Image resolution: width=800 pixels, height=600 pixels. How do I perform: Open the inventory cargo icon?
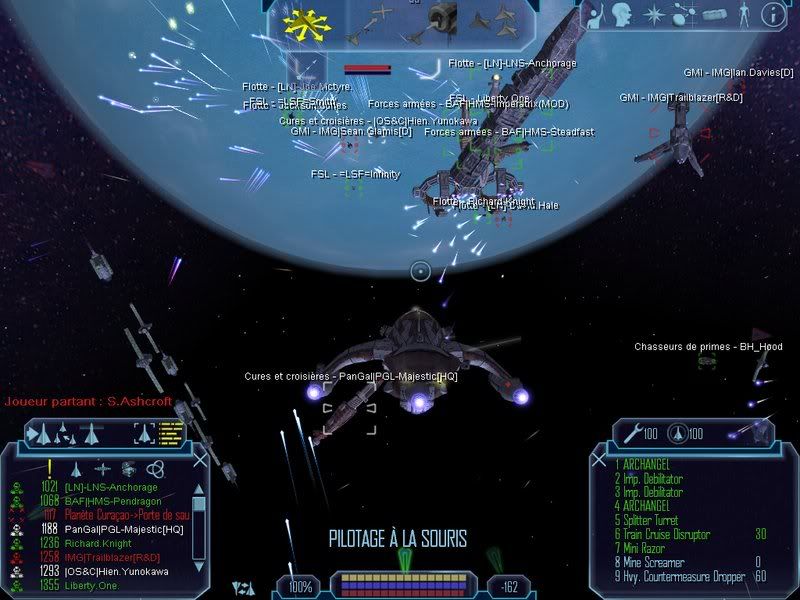point(713,14)
